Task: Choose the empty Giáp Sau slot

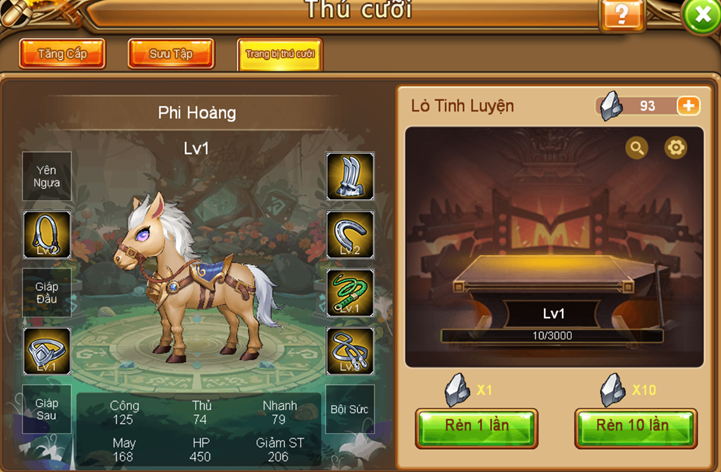Action: [47, 409]
